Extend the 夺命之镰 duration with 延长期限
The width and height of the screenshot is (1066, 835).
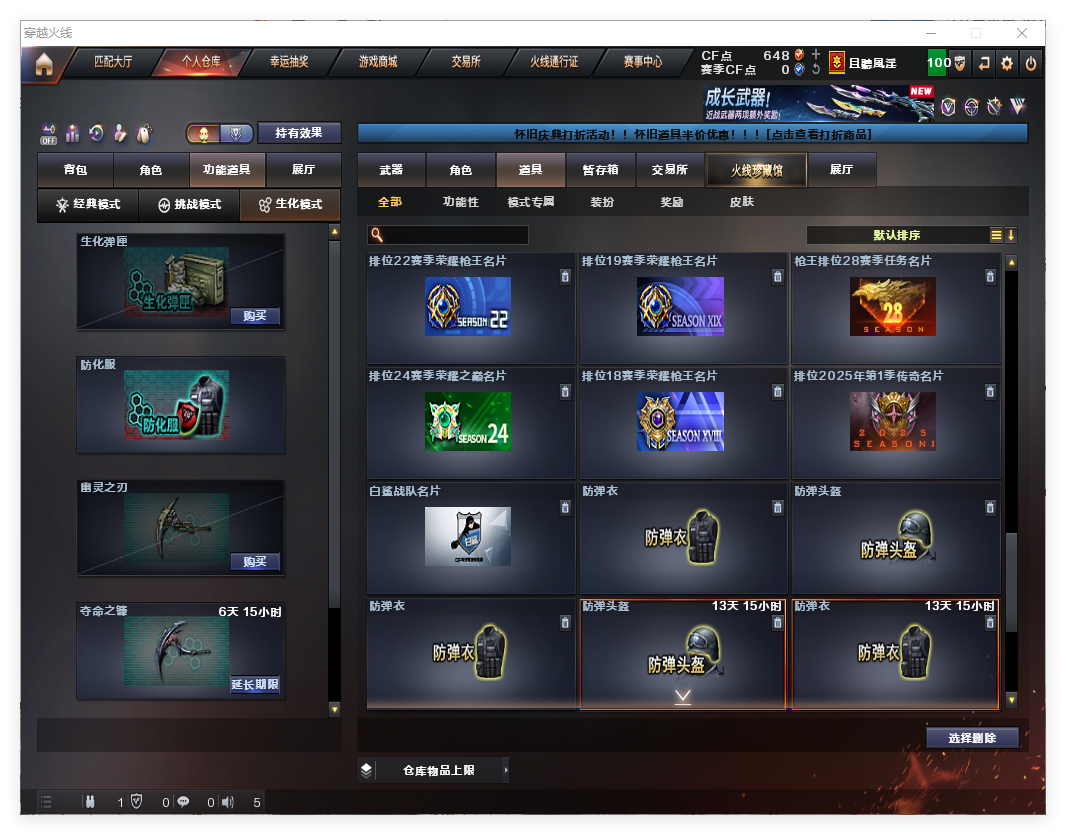point(254,685)
